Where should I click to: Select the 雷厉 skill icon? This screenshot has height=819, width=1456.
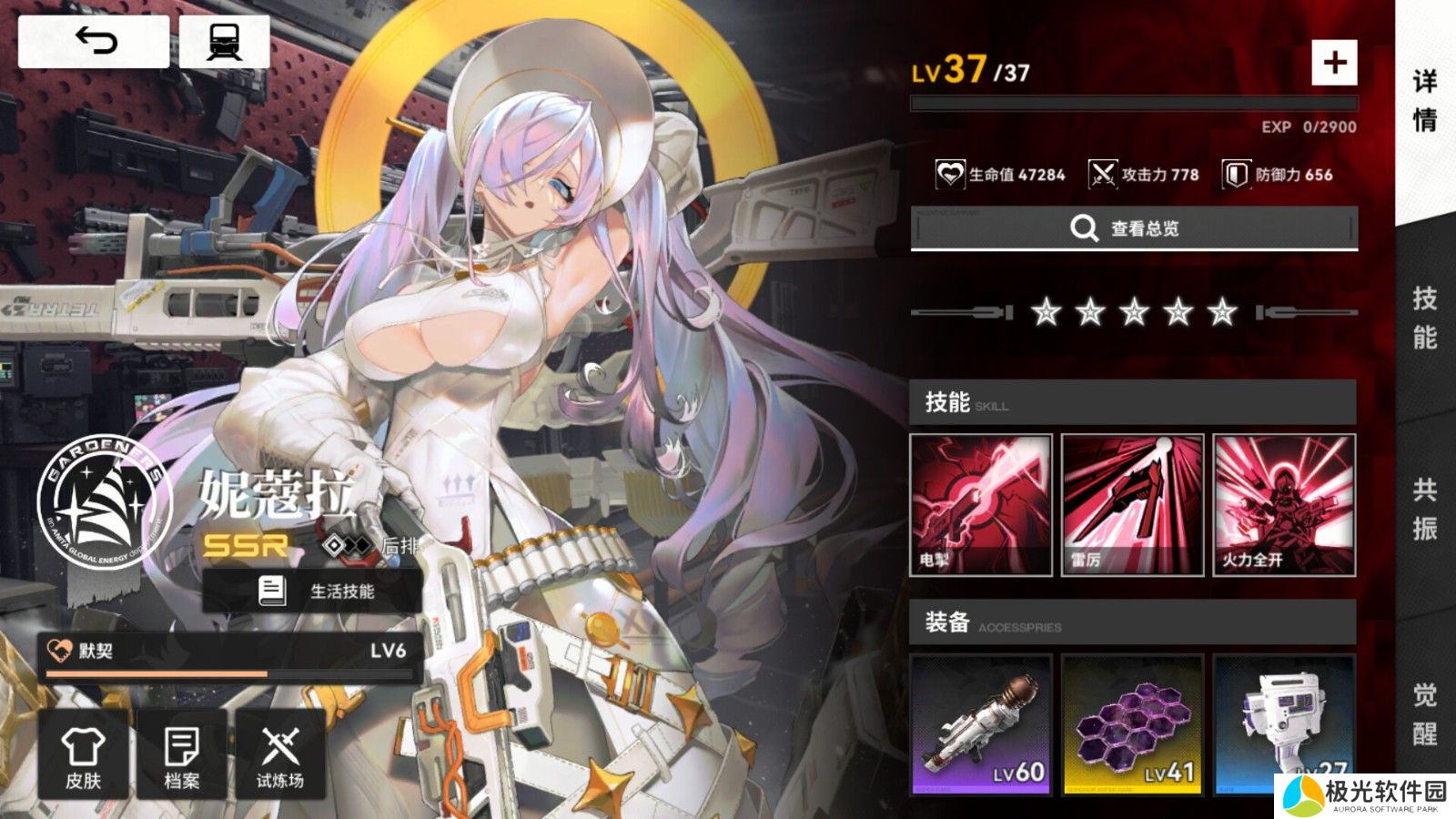tap(1133, 505)
